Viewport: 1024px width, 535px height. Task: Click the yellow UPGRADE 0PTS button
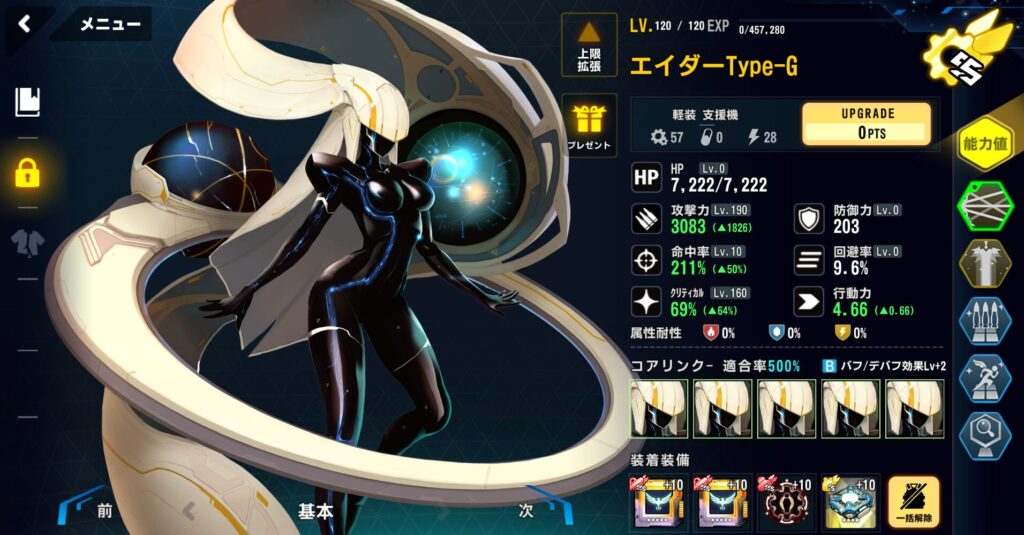[x=866, y=124]
